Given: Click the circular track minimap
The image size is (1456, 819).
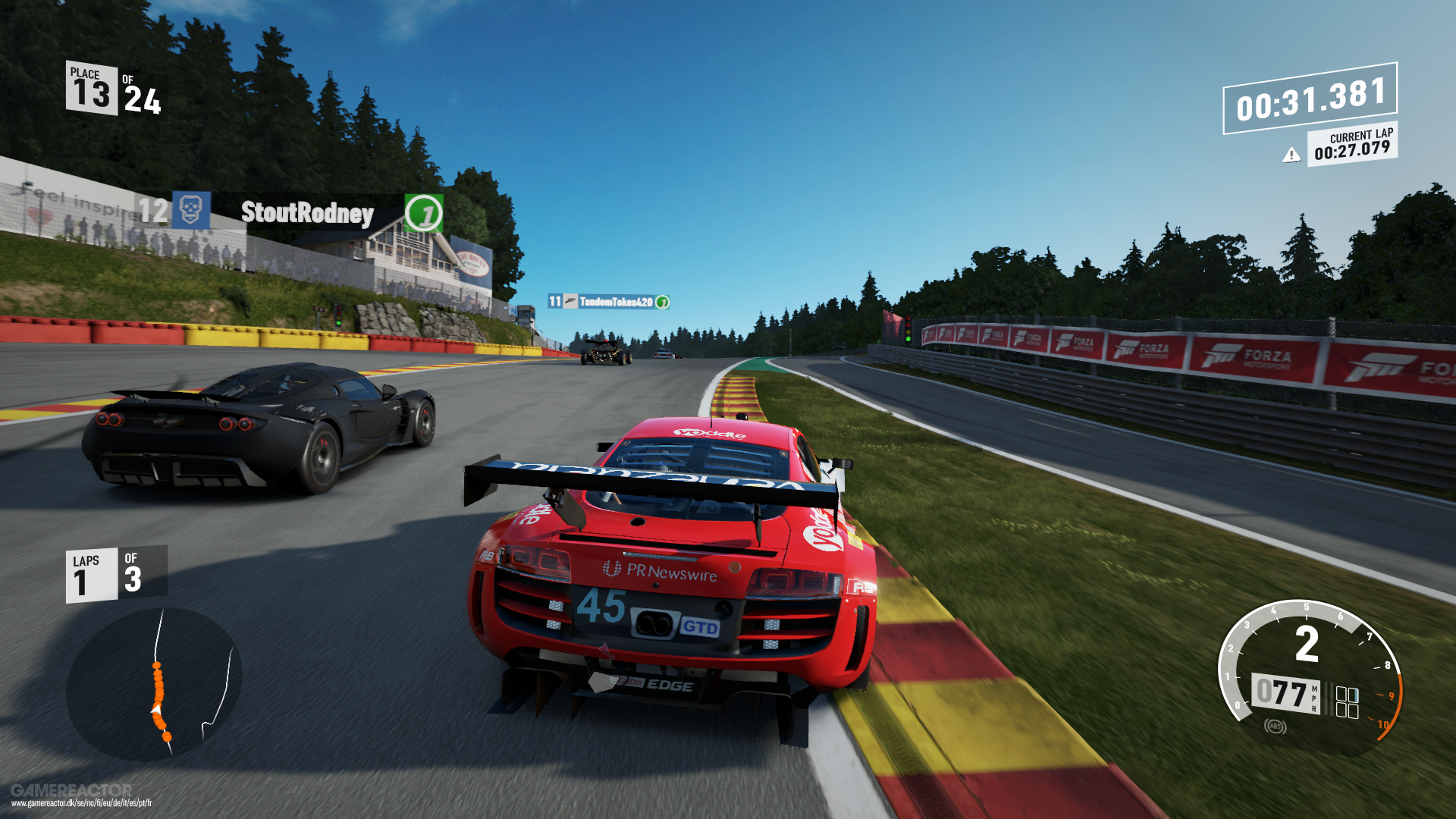Looking at the screenshot, I should pyautogui.click(x=154, y=684).
